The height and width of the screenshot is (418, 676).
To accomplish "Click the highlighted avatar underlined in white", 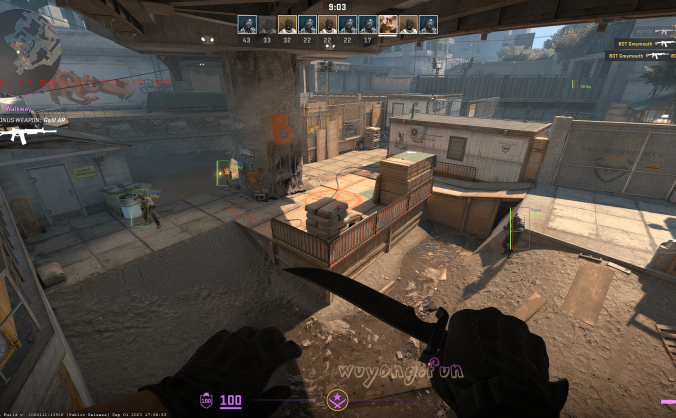I will coord(388,25).
